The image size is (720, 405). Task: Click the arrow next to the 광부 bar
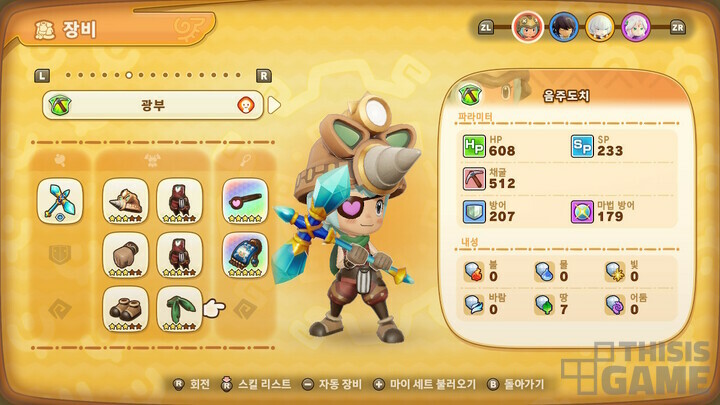tap(275, 104)
